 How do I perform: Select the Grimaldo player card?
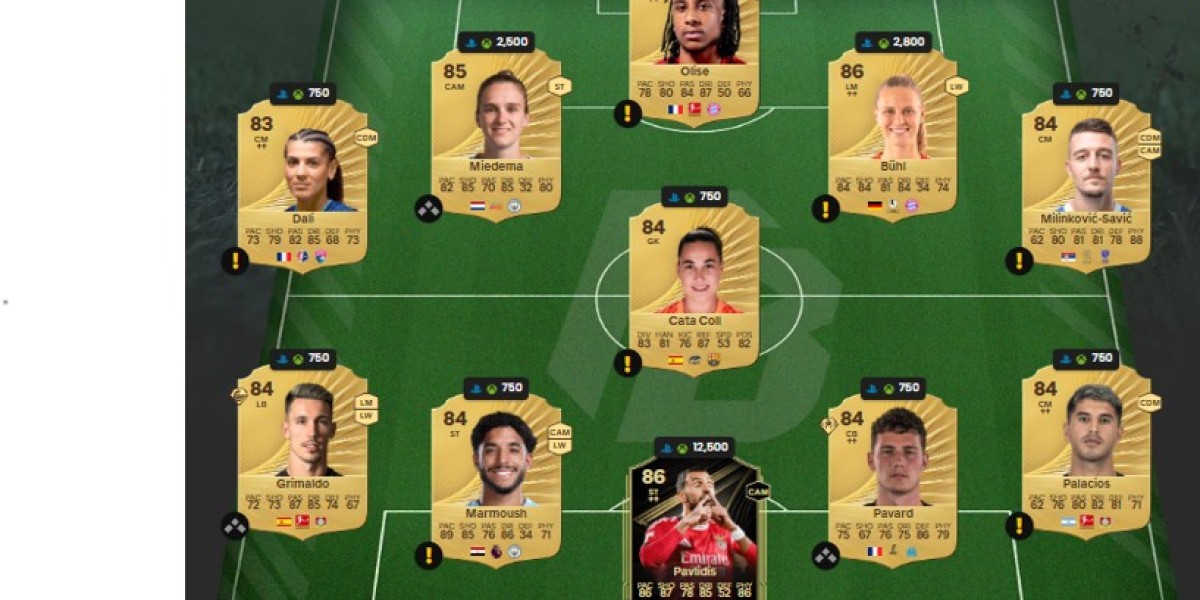[x=302, y=450]
